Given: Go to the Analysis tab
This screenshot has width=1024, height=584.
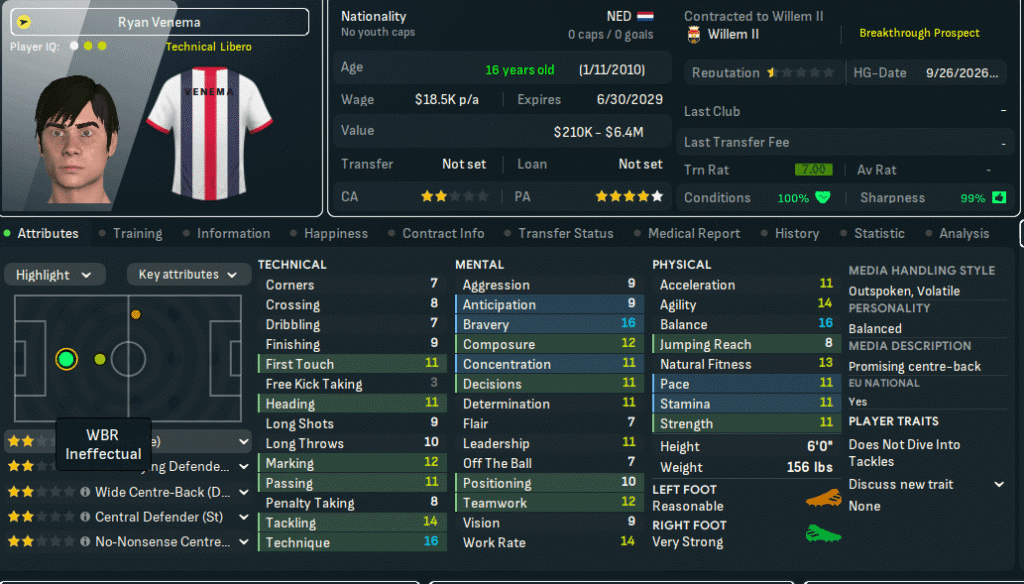Looking at the screenshot, I should (963, 233).
